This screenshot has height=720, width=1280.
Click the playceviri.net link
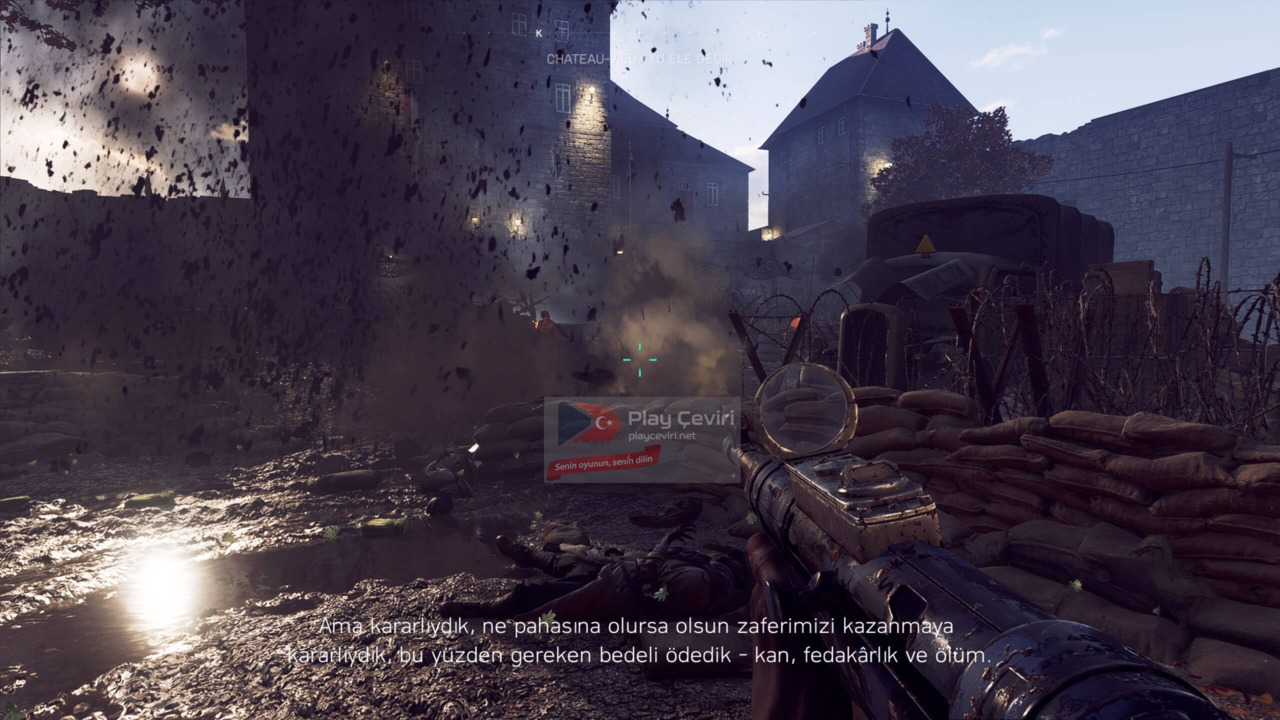point(662,435)
